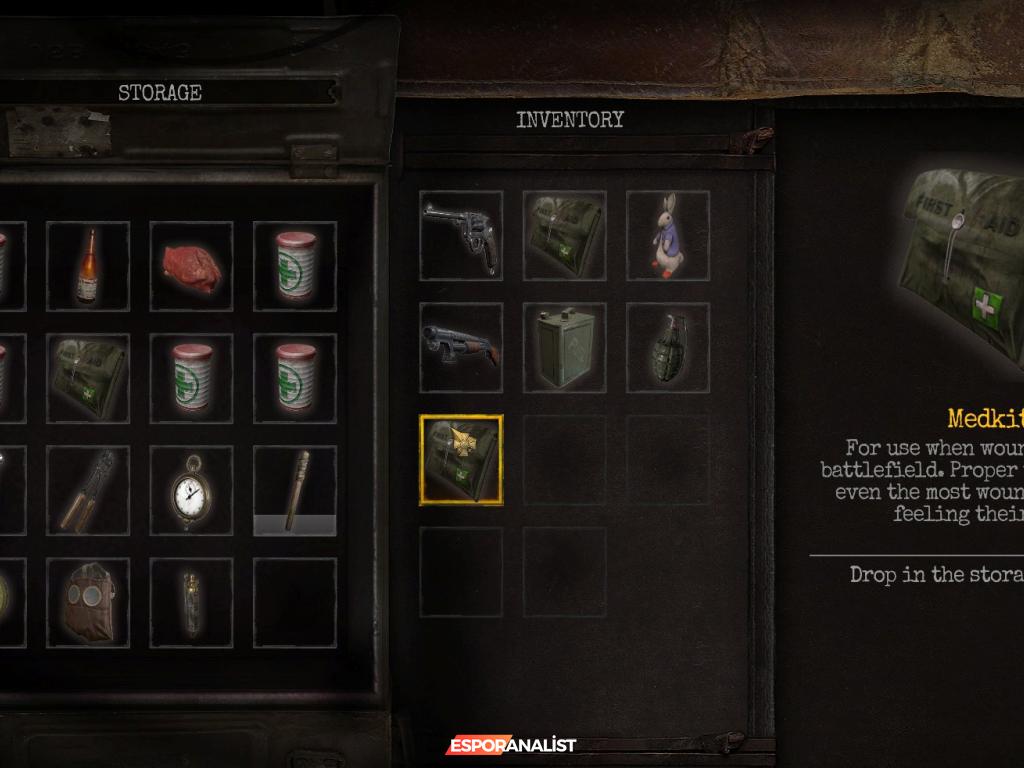Click the hand grenade inventory slot

[x=668, y=348]
